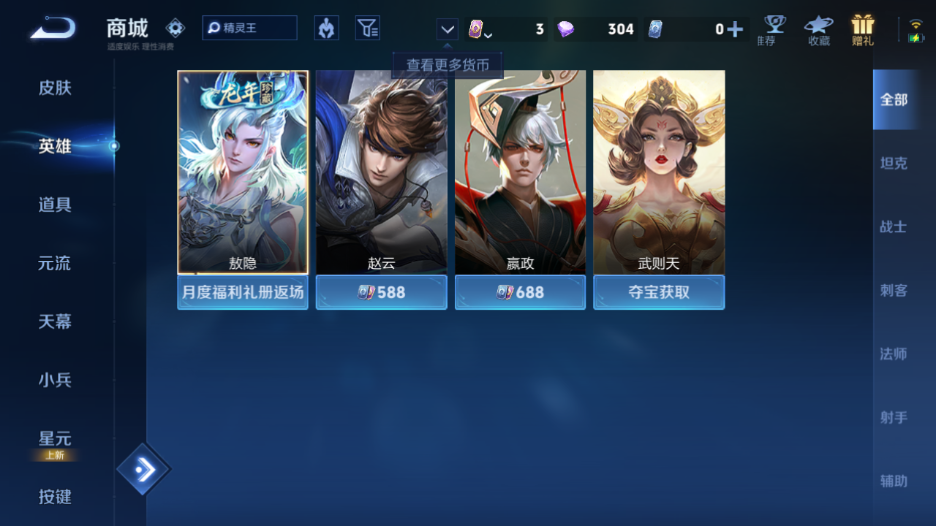Expand the currency dropdown arrow
Image resolution: width=936 pixels, height=526 pixels.
click(x=447, y=29)
